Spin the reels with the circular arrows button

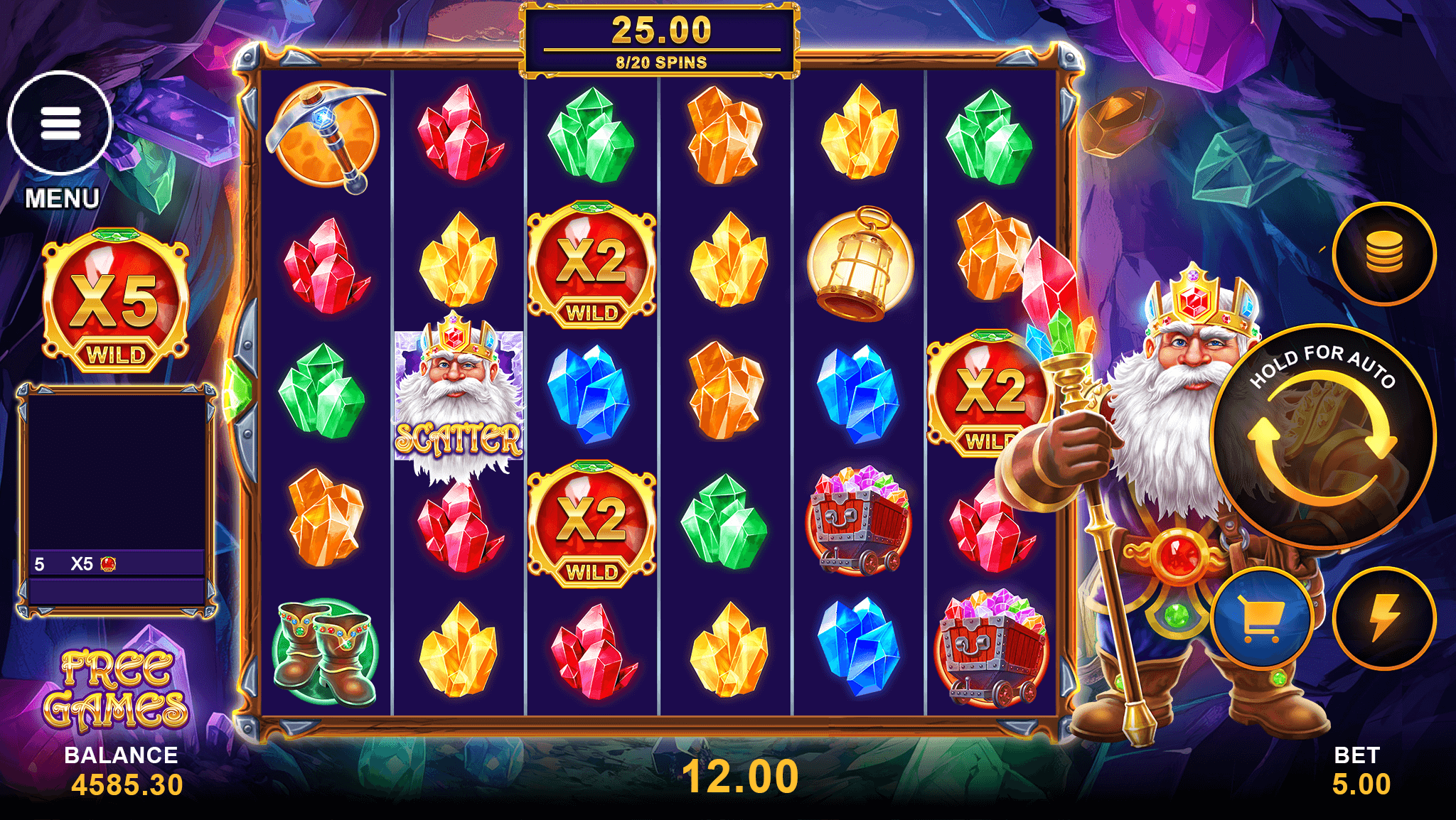click(1322, 437)
